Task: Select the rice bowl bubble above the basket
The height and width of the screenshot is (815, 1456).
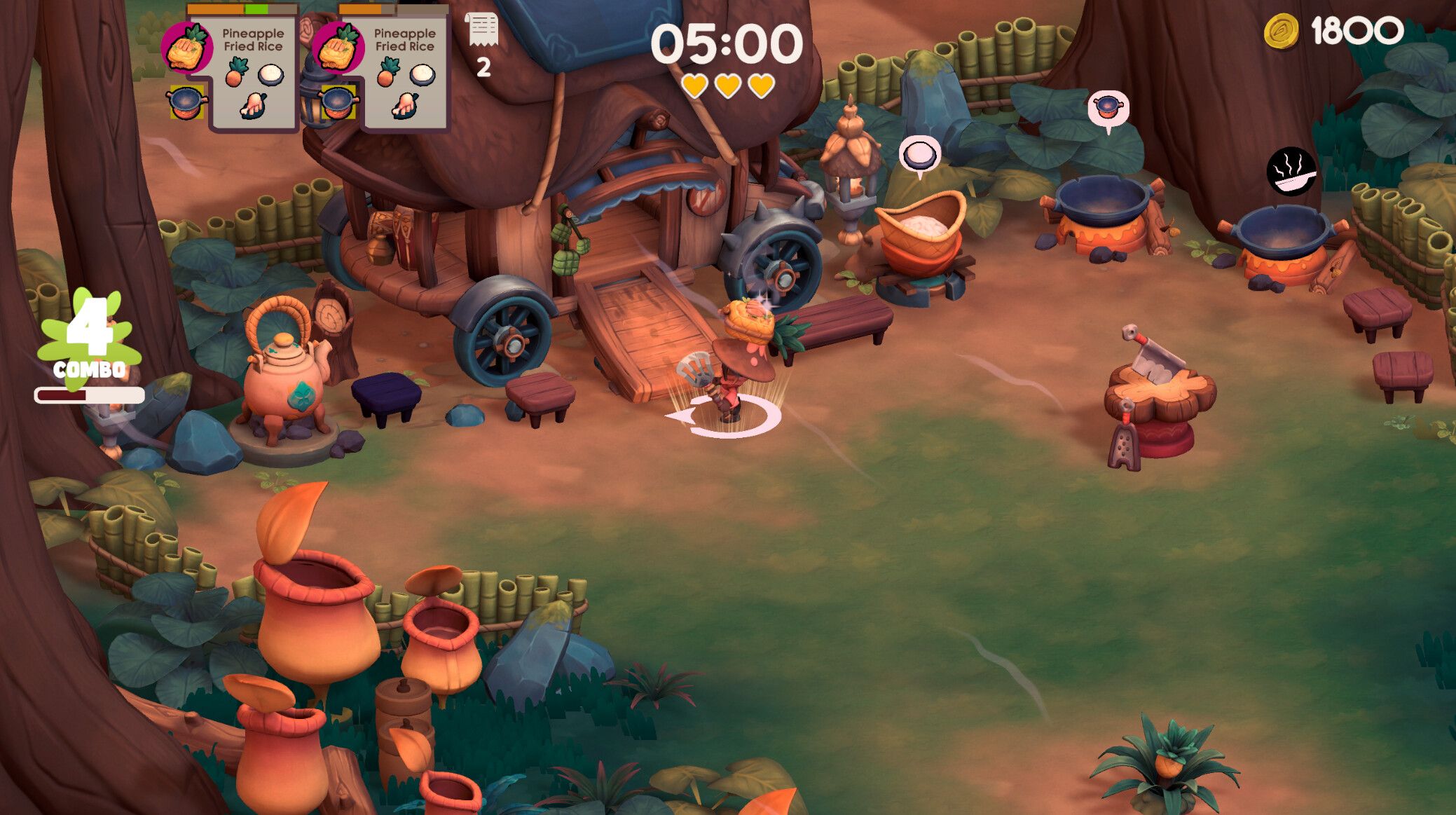Action: tap(919, 153)
